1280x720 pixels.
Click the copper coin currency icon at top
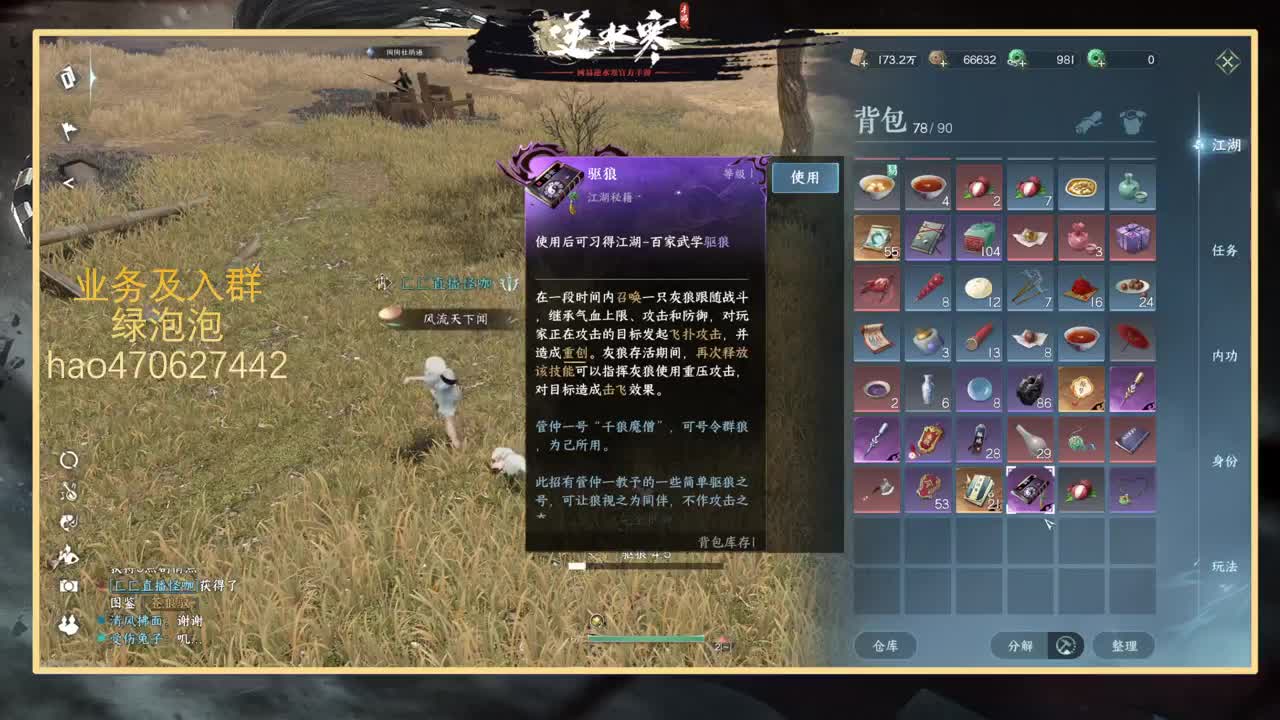tap(934, 59)
